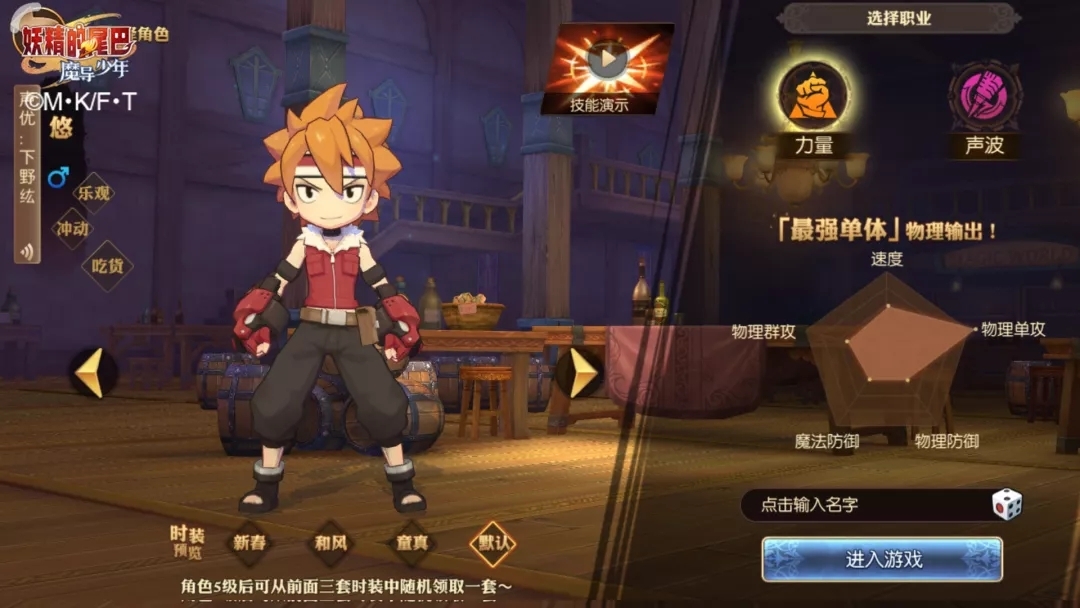Roll the dice for a random name
Screen dimensions: 1080x608
click(x=1006, y=504)
